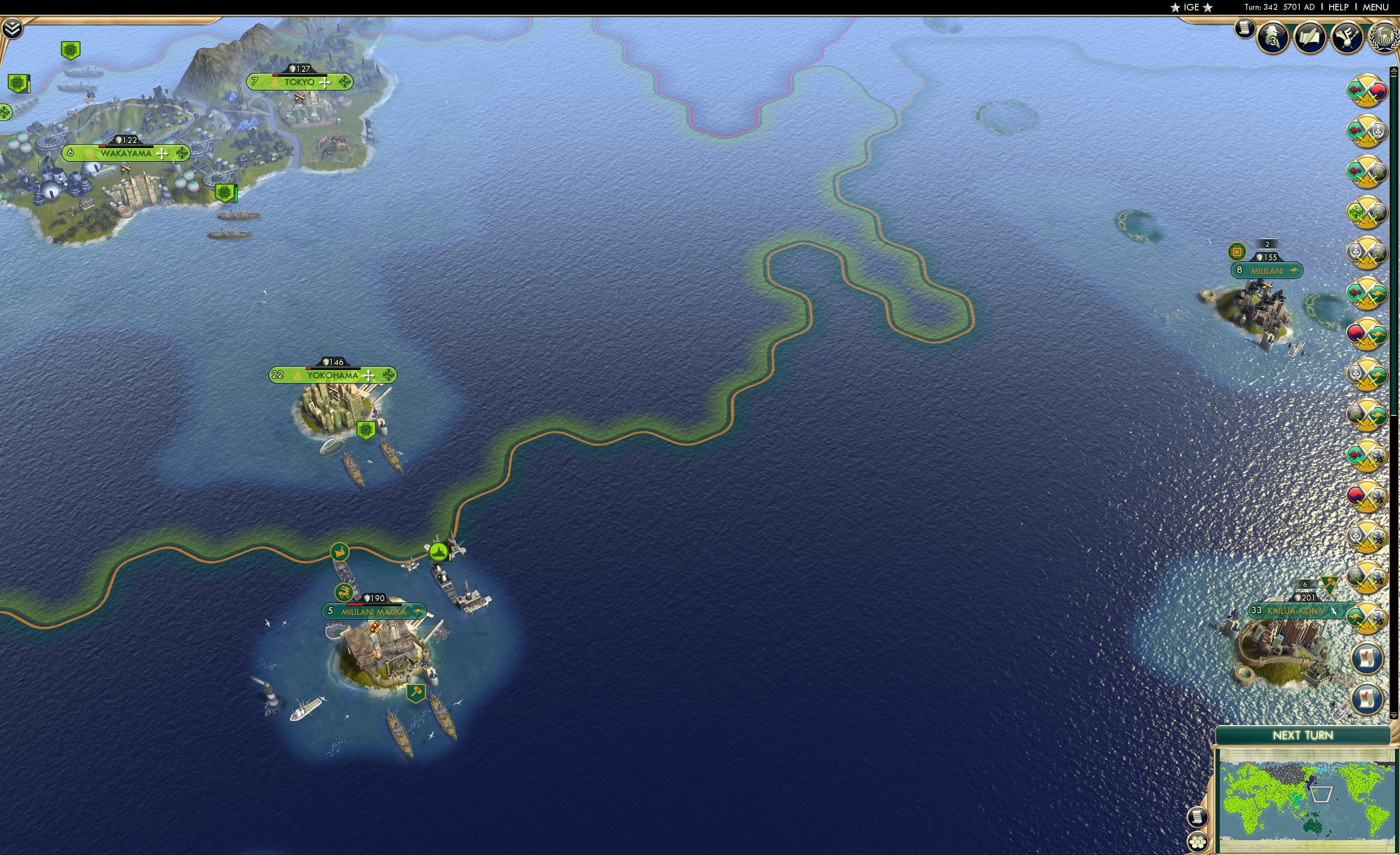Screen dimensions: 1400x855
Task: Open the game MENU
Action: click(1374, 7)
